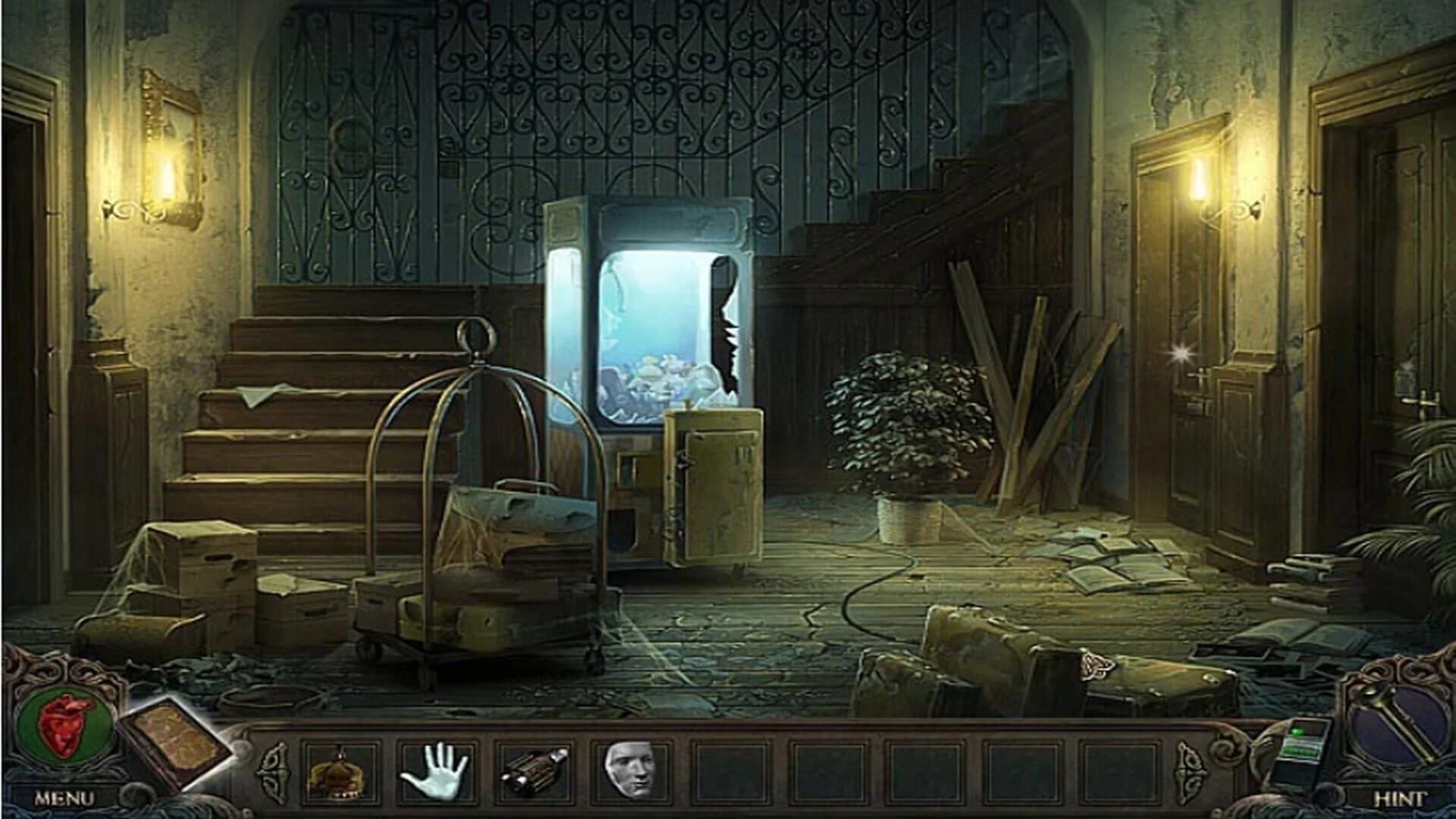Select the white glove inventory item
Viewport: 1456px width, 819px height.
click(x=437, y=769)
